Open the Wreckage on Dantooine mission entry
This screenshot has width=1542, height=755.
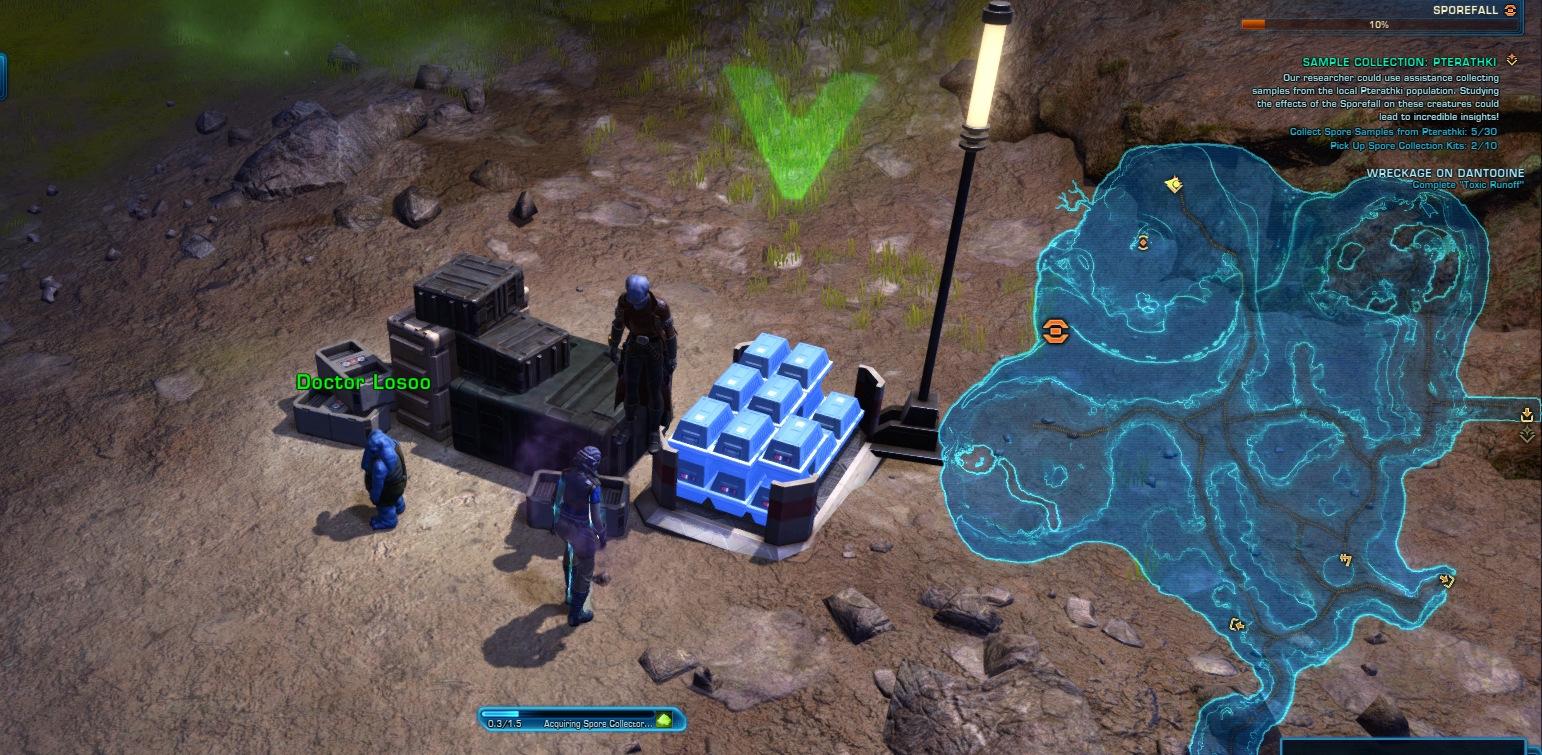tap(1438, 173)
